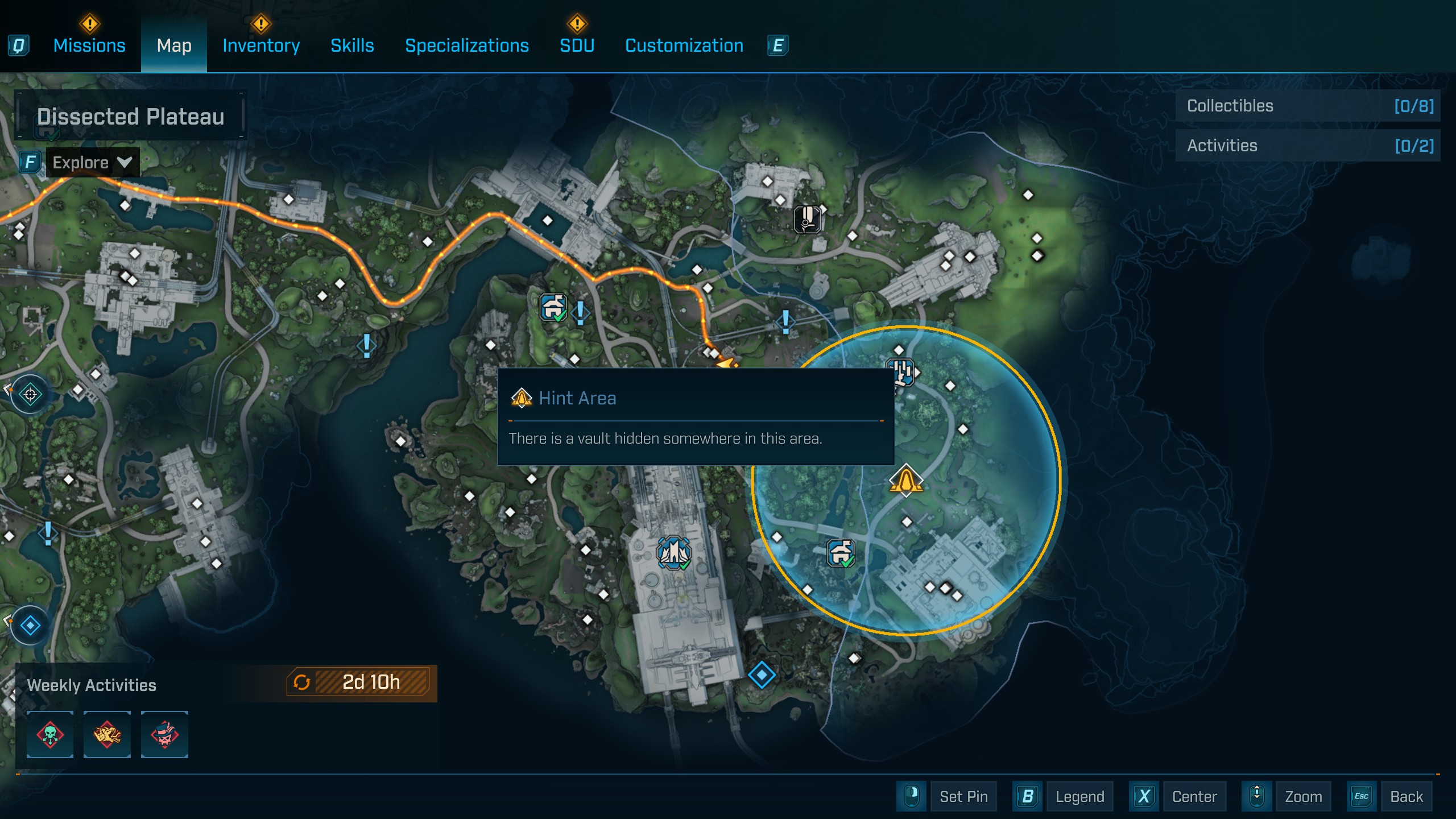This screenshot has width=1456, height=819.
Task: Click the blue diamond fast travel marker
Action: tap(762, 675)
